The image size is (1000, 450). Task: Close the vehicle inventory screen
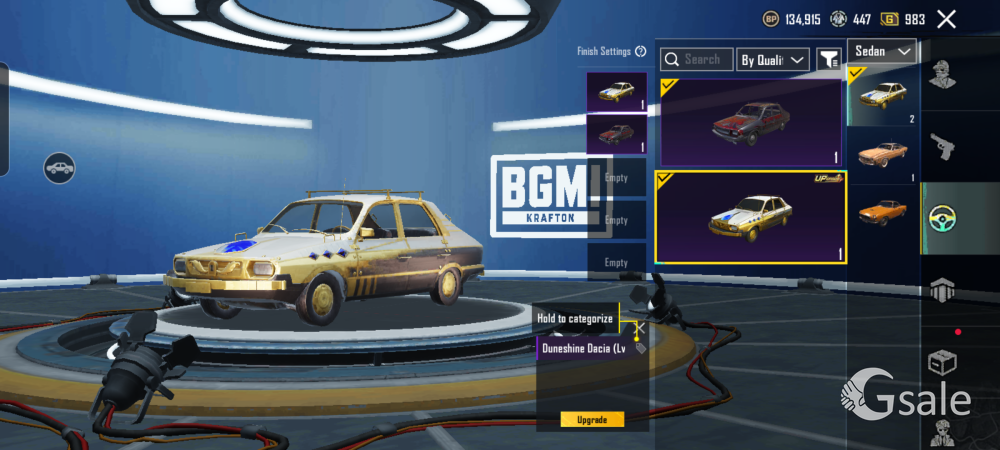pos(946,19)
